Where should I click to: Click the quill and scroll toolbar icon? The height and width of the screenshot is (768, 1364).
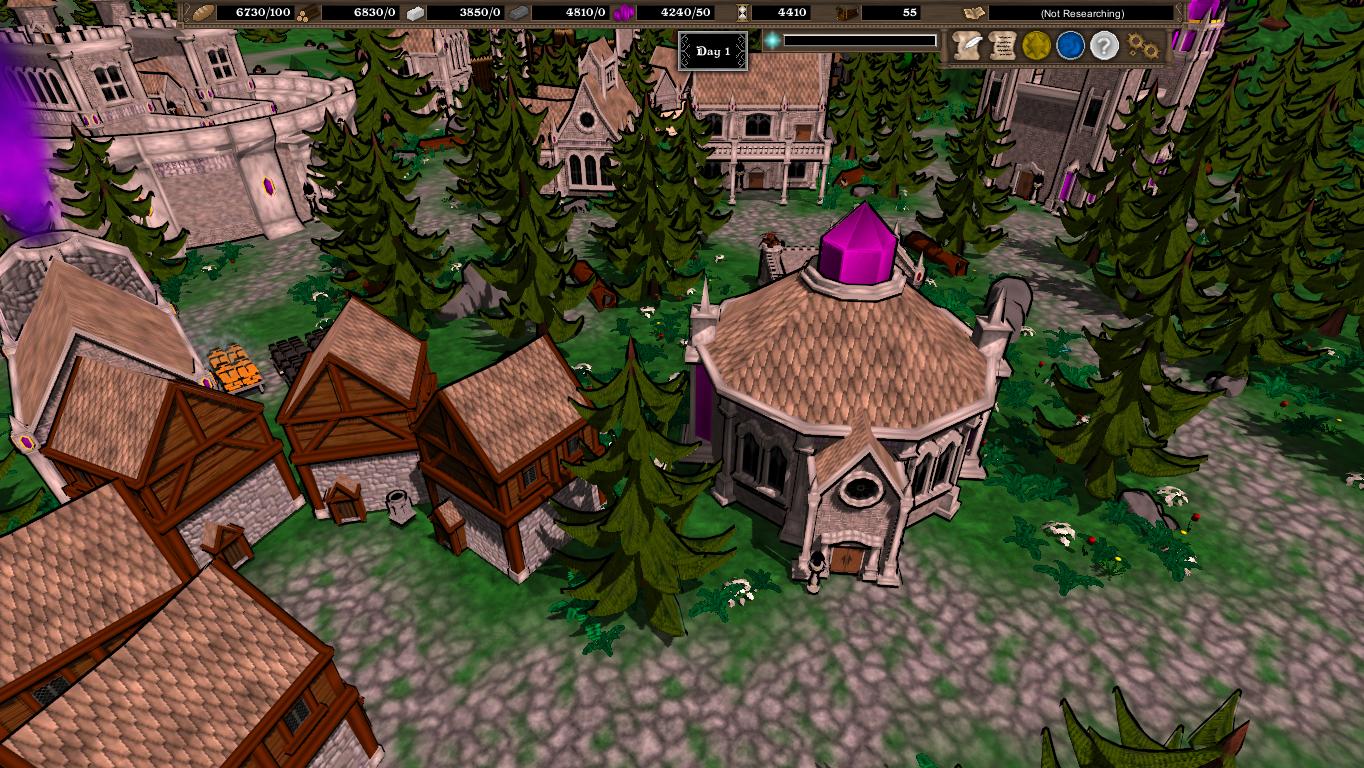[966, 45]
